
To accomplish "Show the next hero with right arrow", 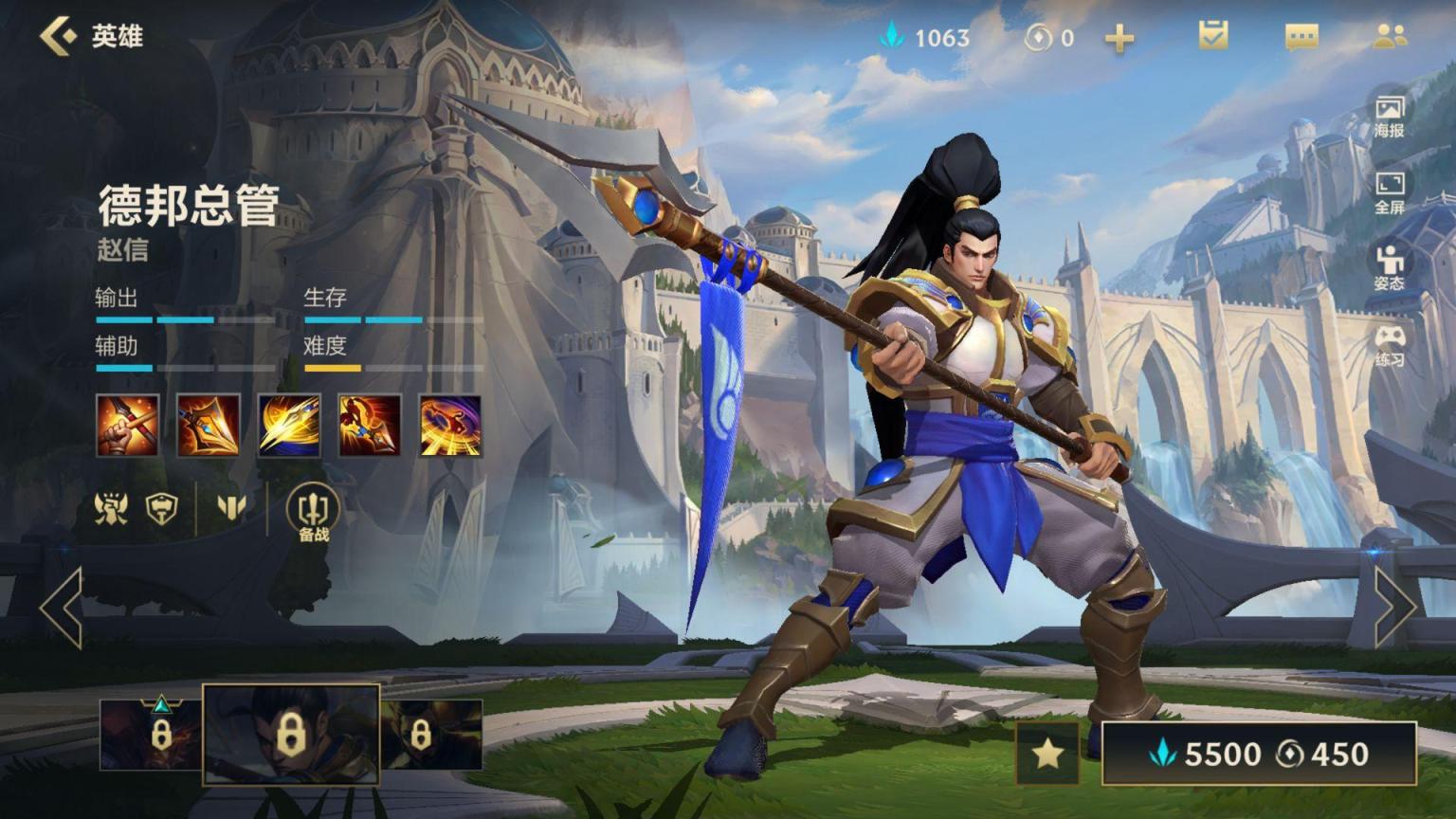I will click(1394, 607).
